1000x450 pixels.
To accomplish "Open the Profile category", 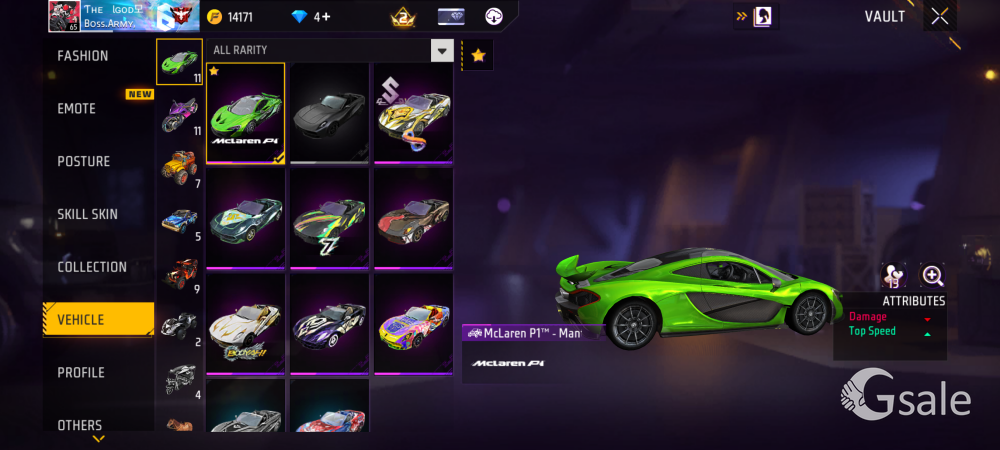I will point(81,372).
